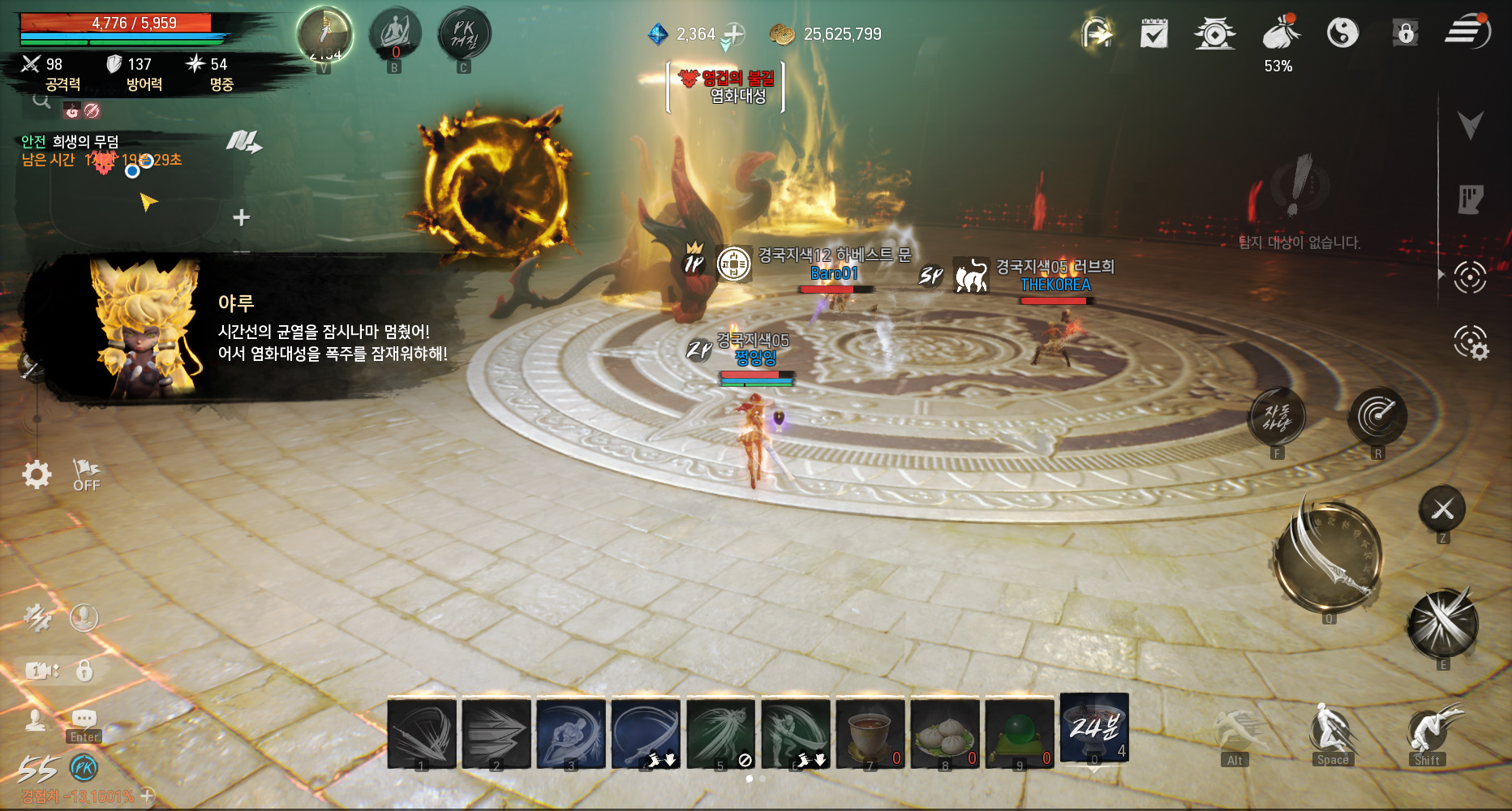Toggle PK mode via the PK button
This screenshot has width=1512, height=811.
[x=464, y=35]
